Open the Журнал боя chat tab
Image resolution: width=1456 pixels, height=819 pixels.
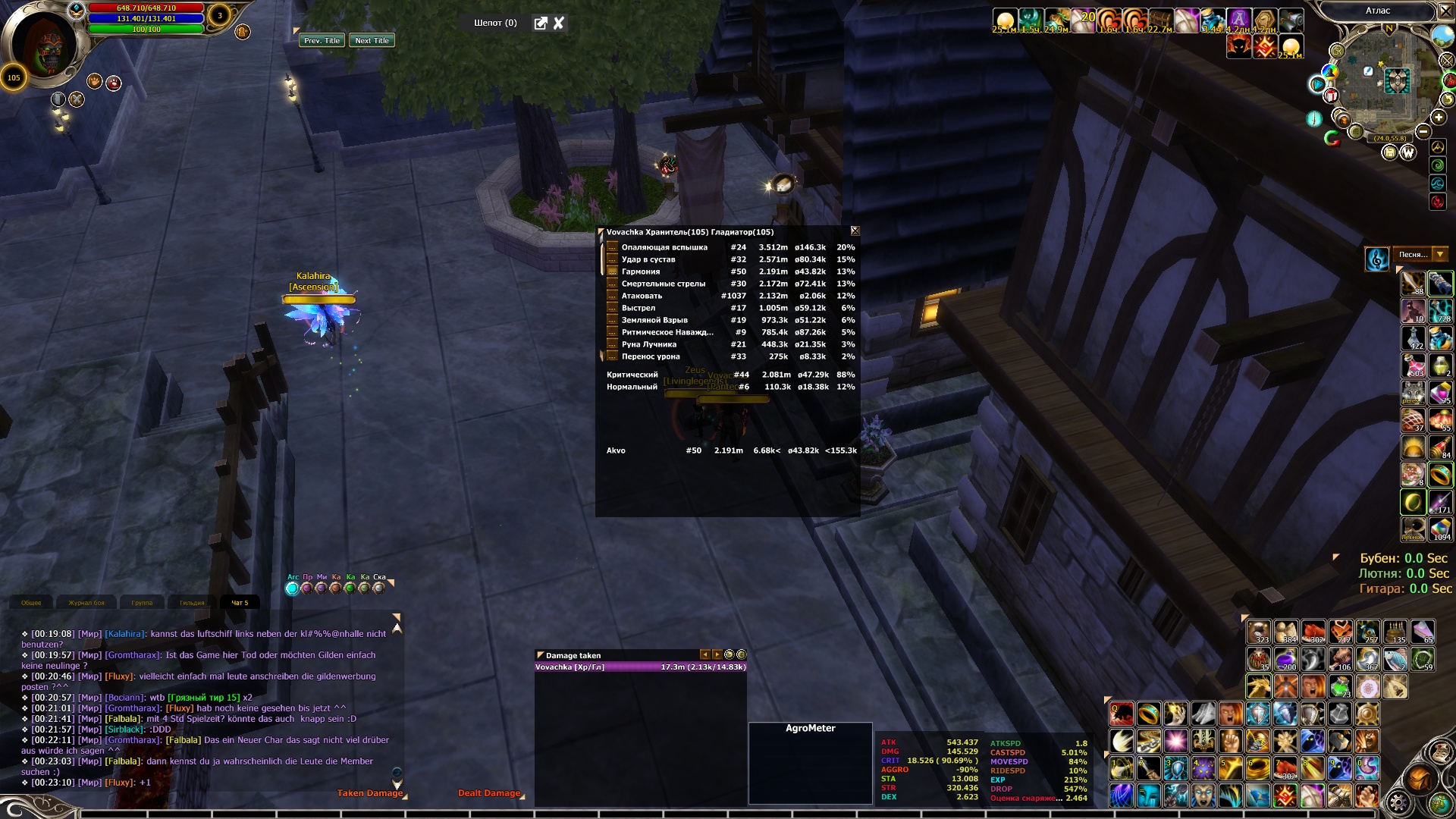point(86,603)
